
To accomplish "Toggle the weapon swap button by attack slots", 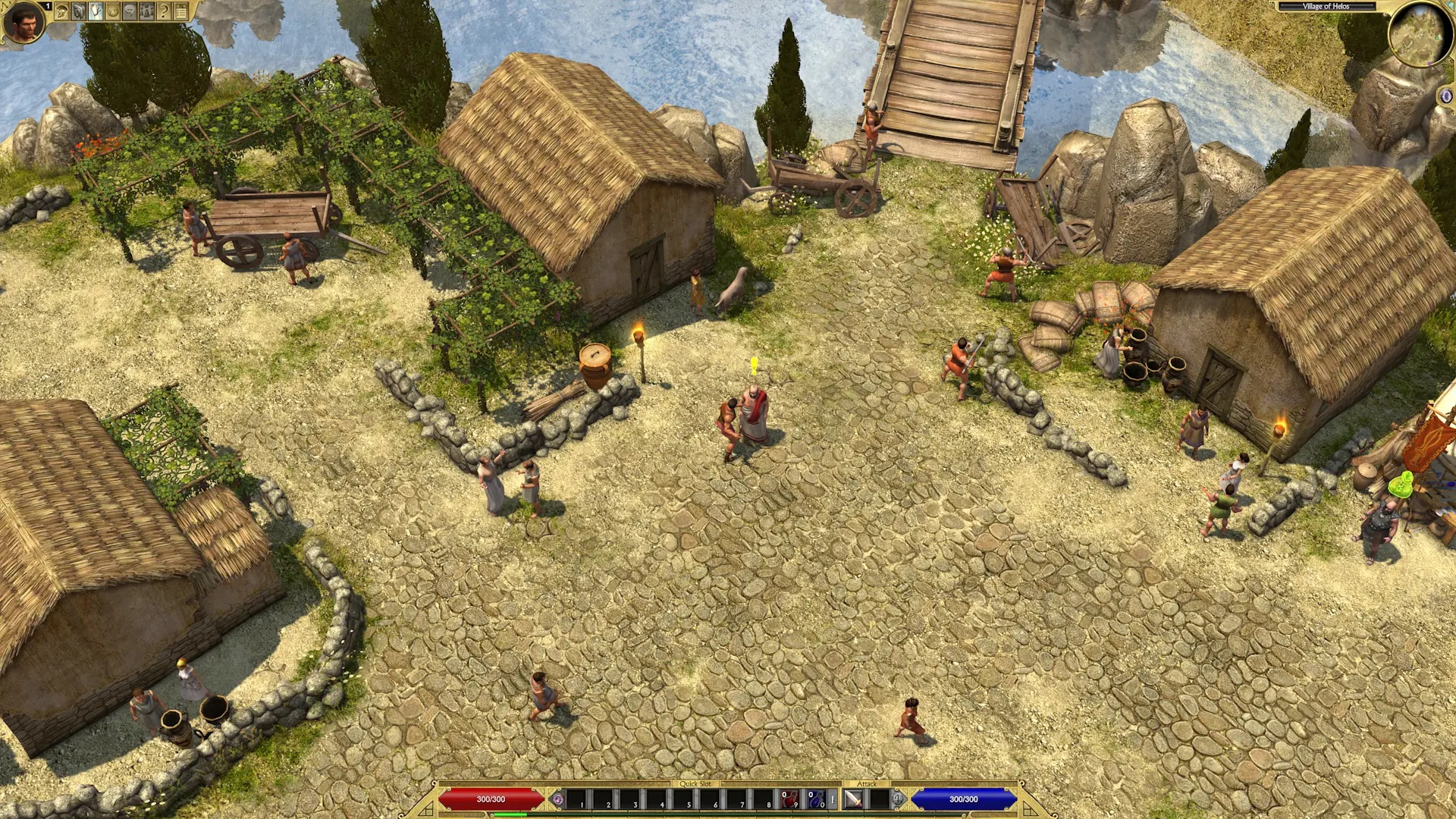I will pos(898,799).
